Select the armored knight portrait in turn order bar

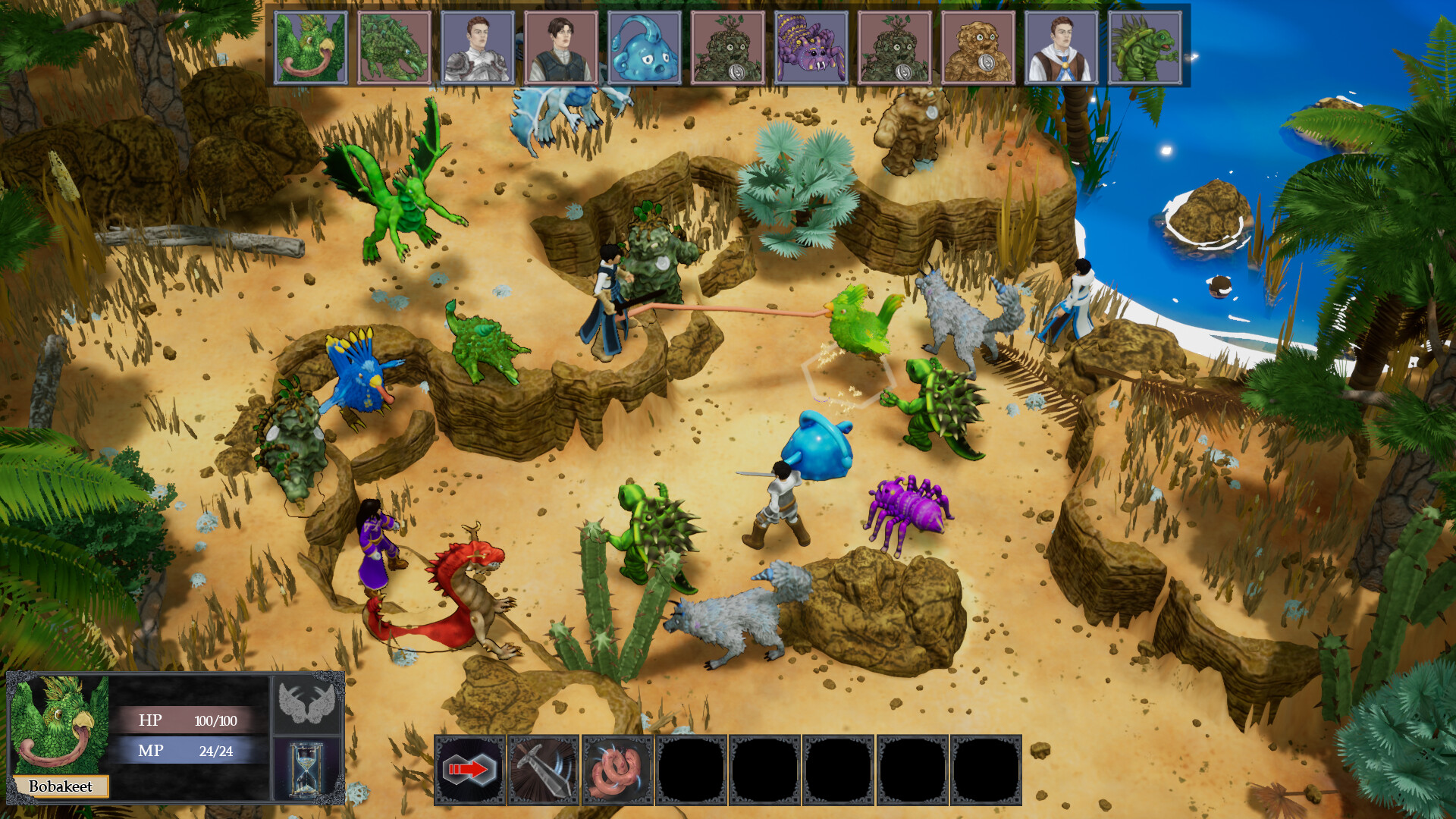pos(477,45)
